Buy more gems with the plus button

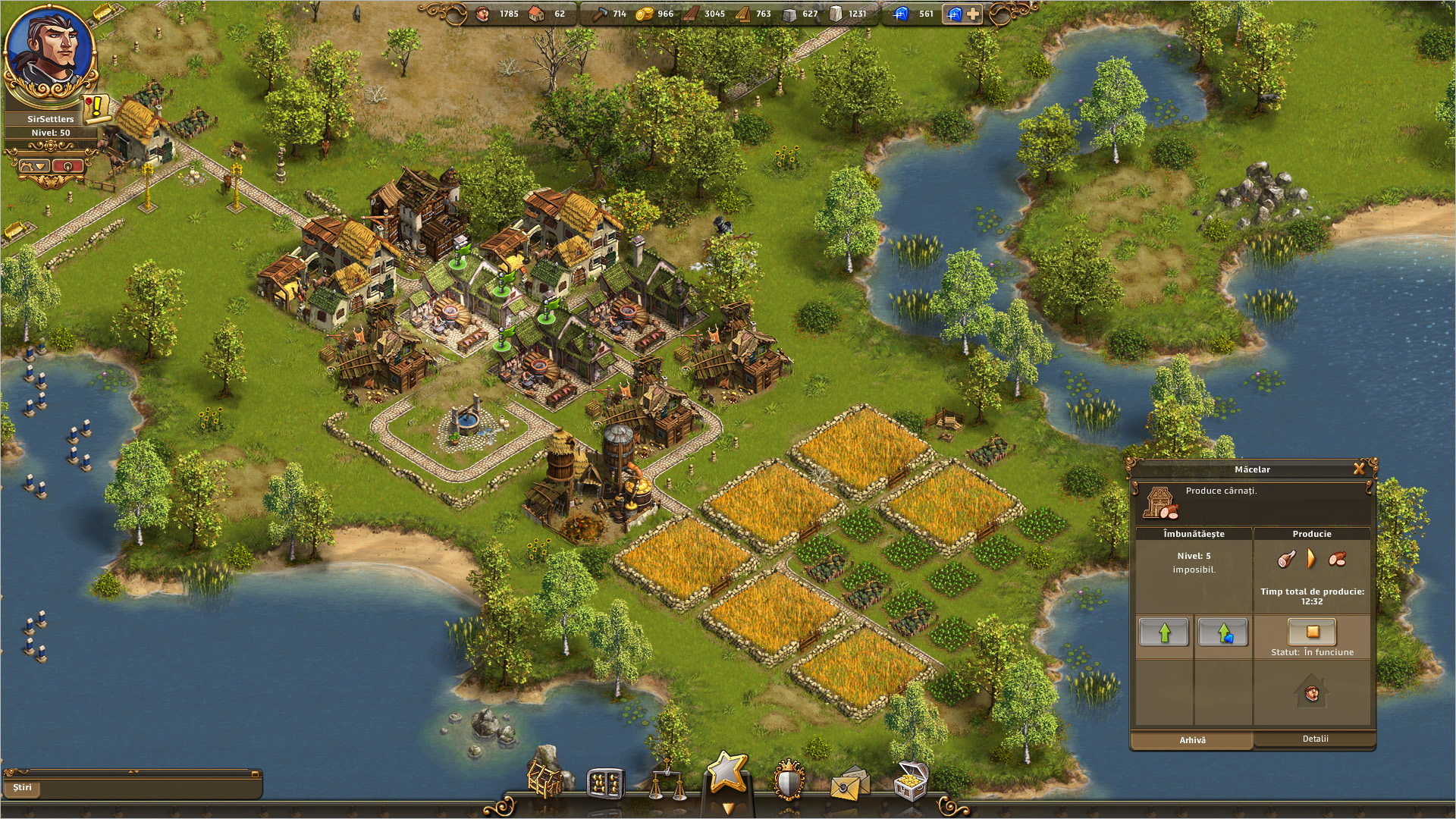tap(973, 14)
